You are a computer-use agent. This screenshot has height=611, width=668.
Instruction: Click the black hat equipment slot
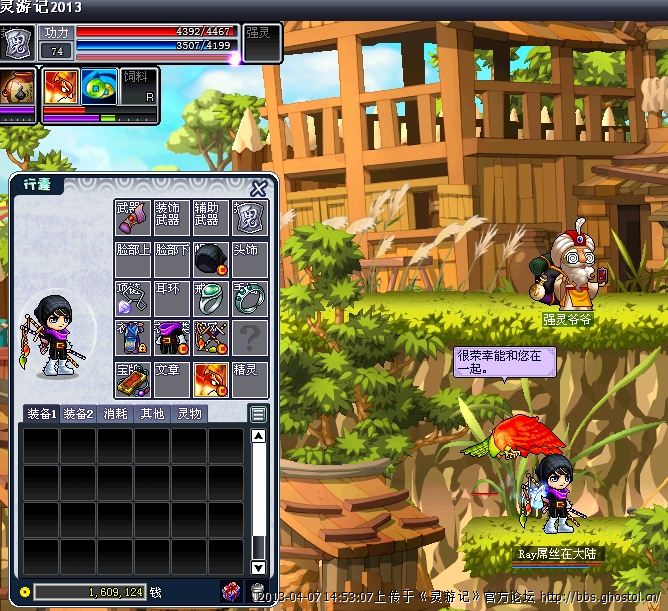pos(211,258)
